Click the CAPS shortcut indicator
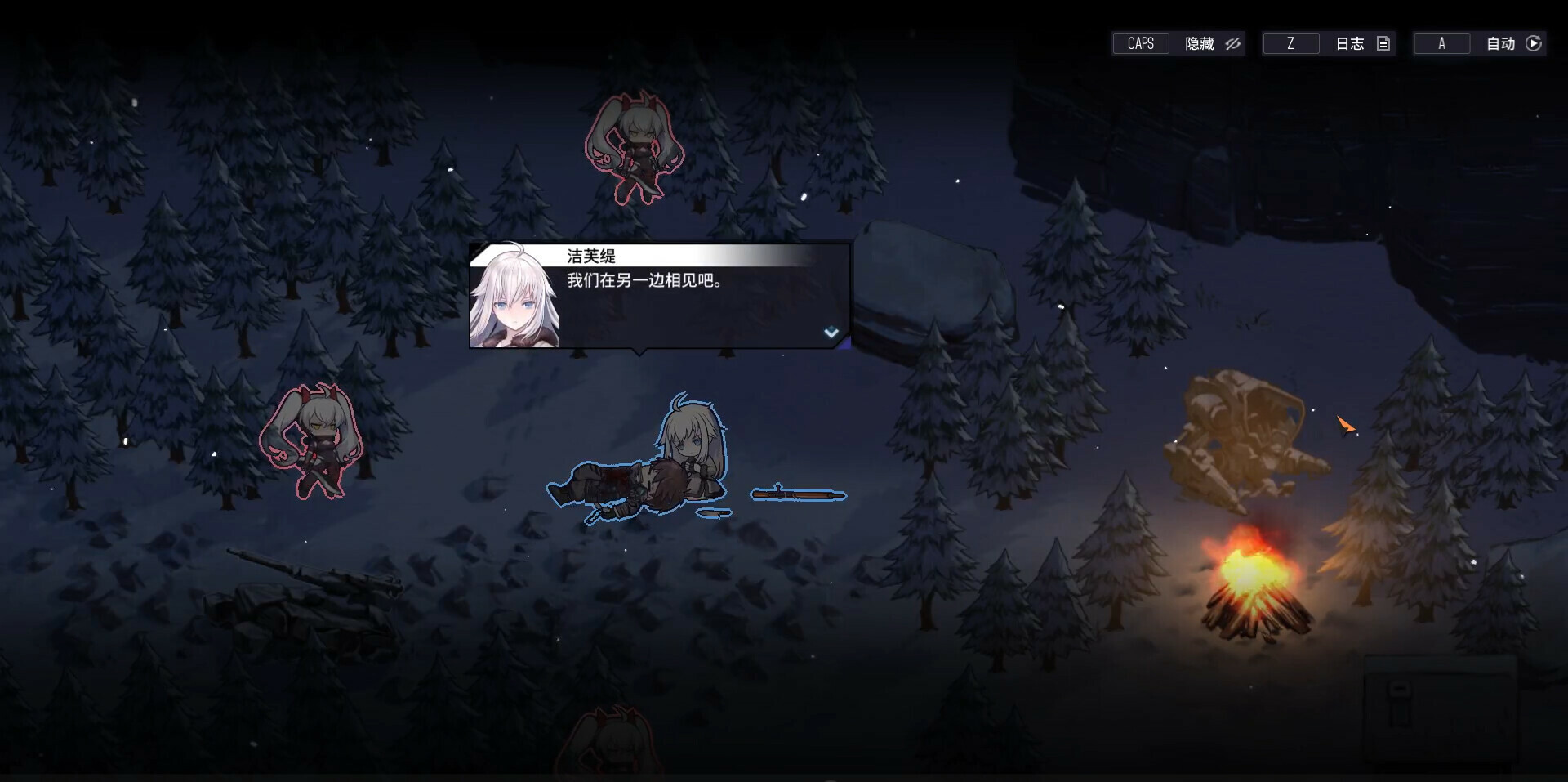The image size is (1568, 782). click(1140, 43)
